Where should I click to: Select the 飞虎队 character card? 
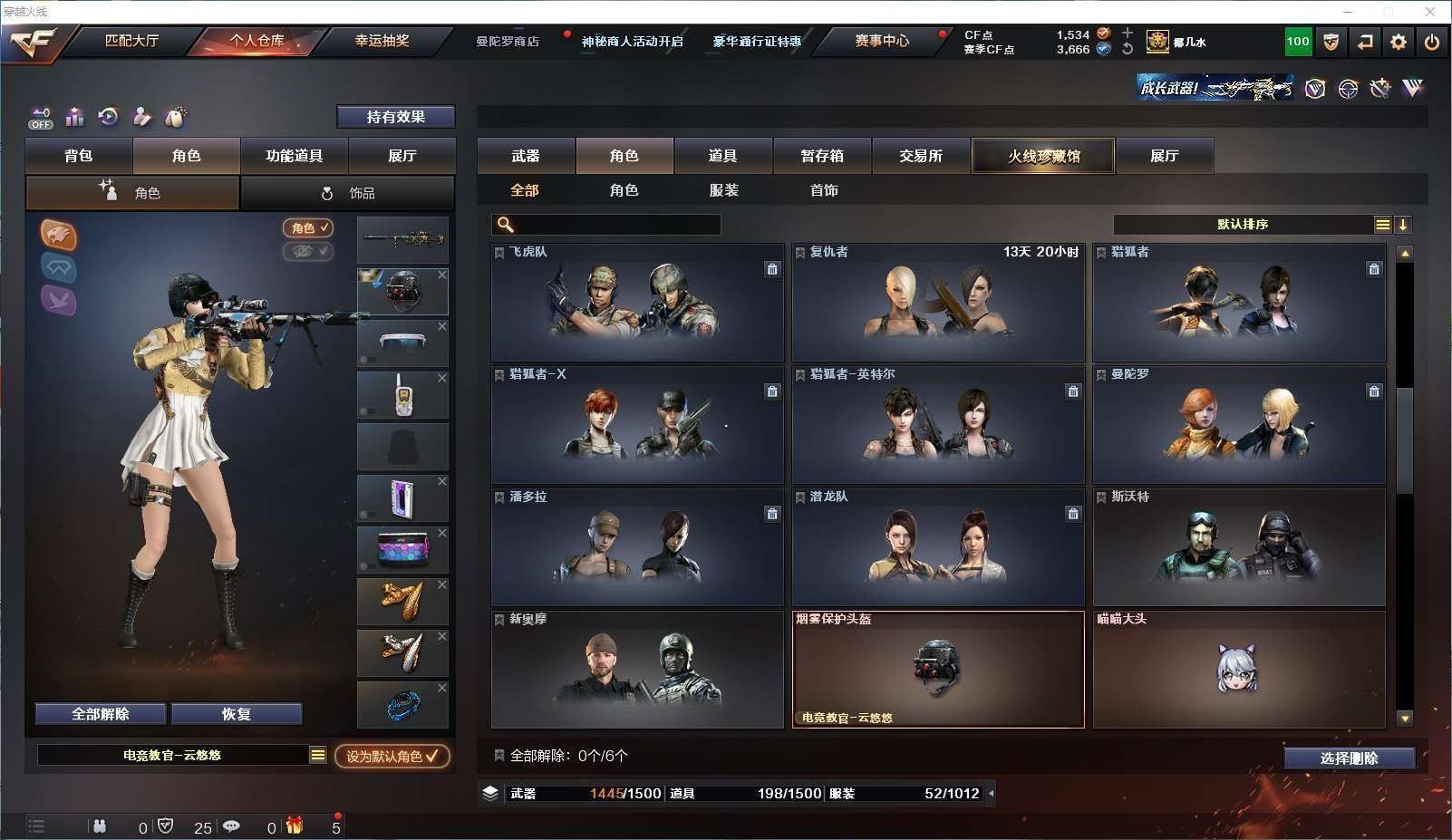pos(637,303)
